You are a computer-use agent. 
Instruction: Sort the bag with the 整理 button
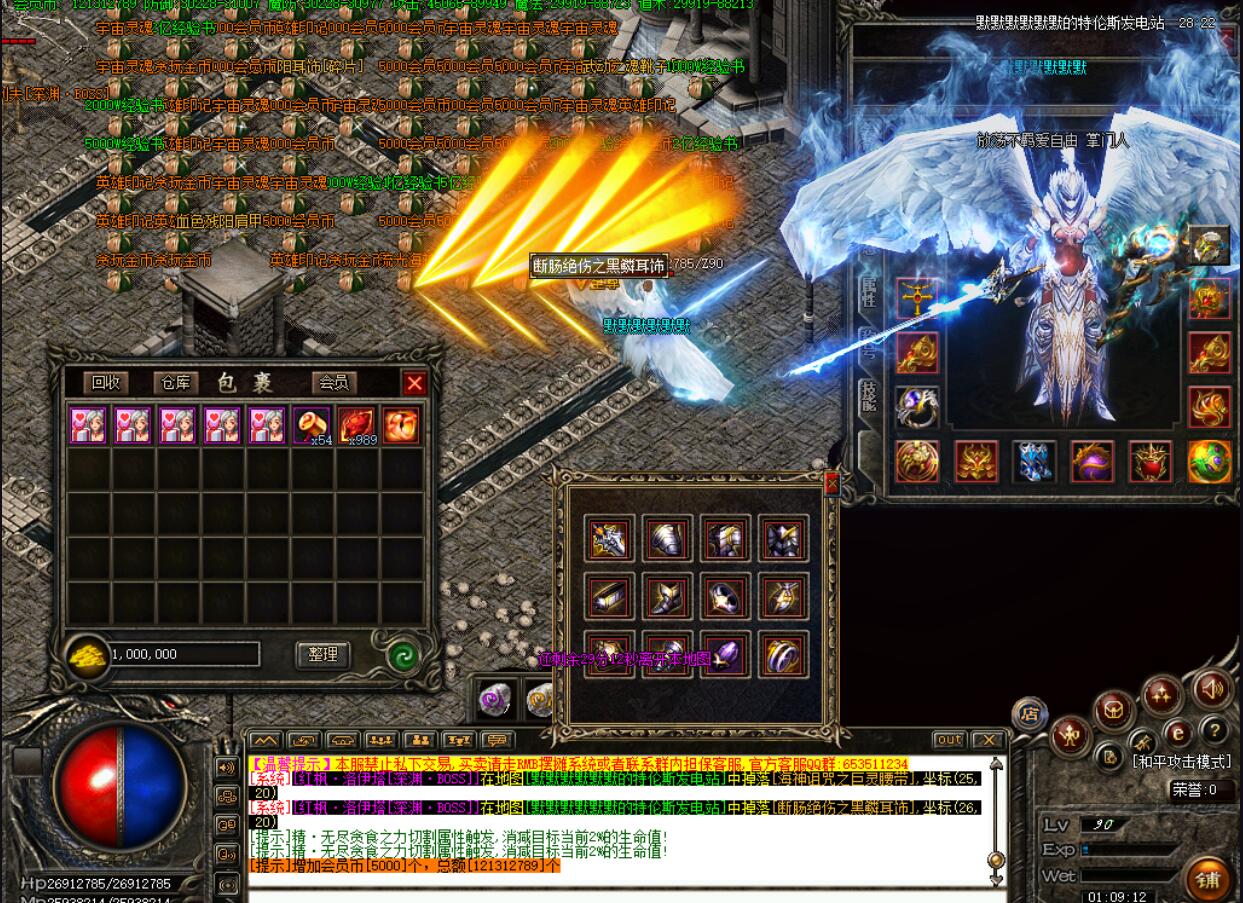point(323,654)
